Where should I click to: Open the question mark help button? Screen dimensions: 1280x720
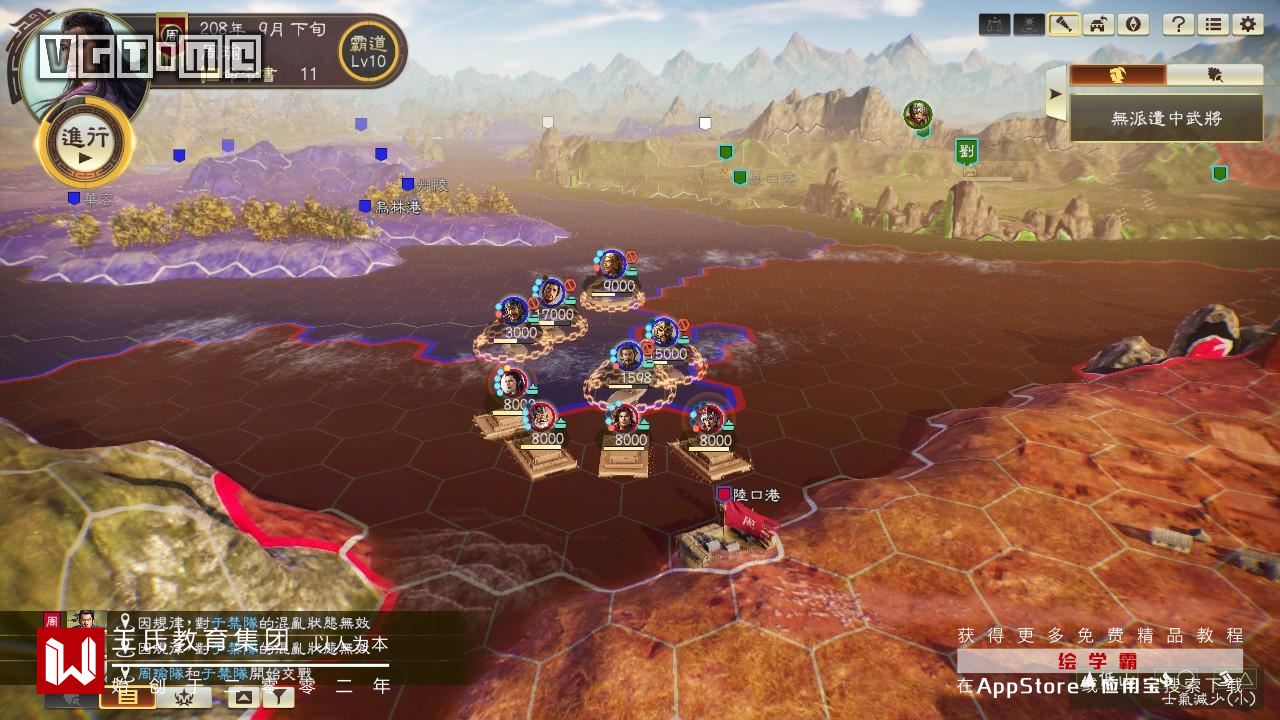pos(1180,25)
